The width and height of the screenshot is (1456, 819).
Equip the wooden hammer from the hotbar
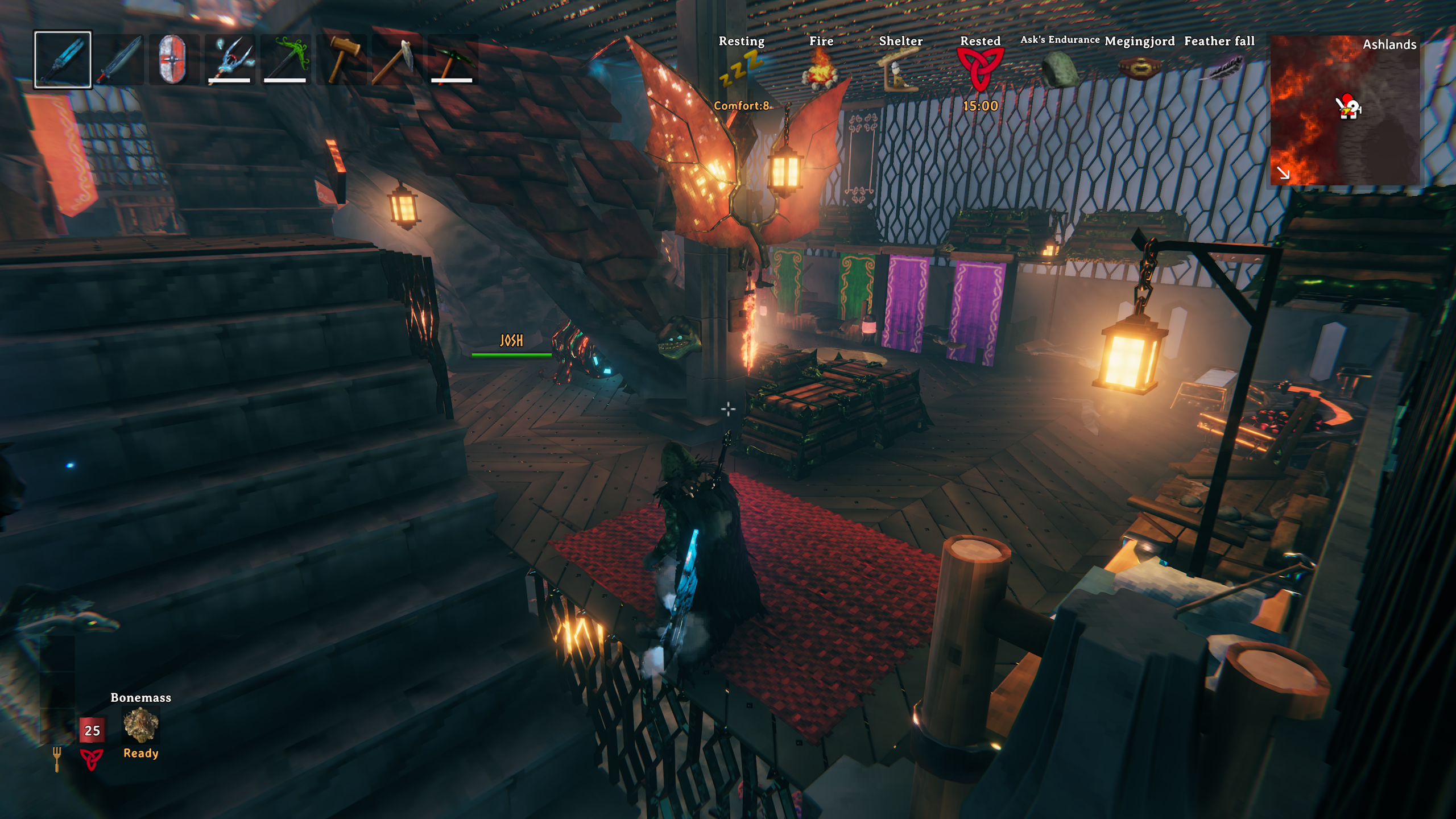pos(341,60)
